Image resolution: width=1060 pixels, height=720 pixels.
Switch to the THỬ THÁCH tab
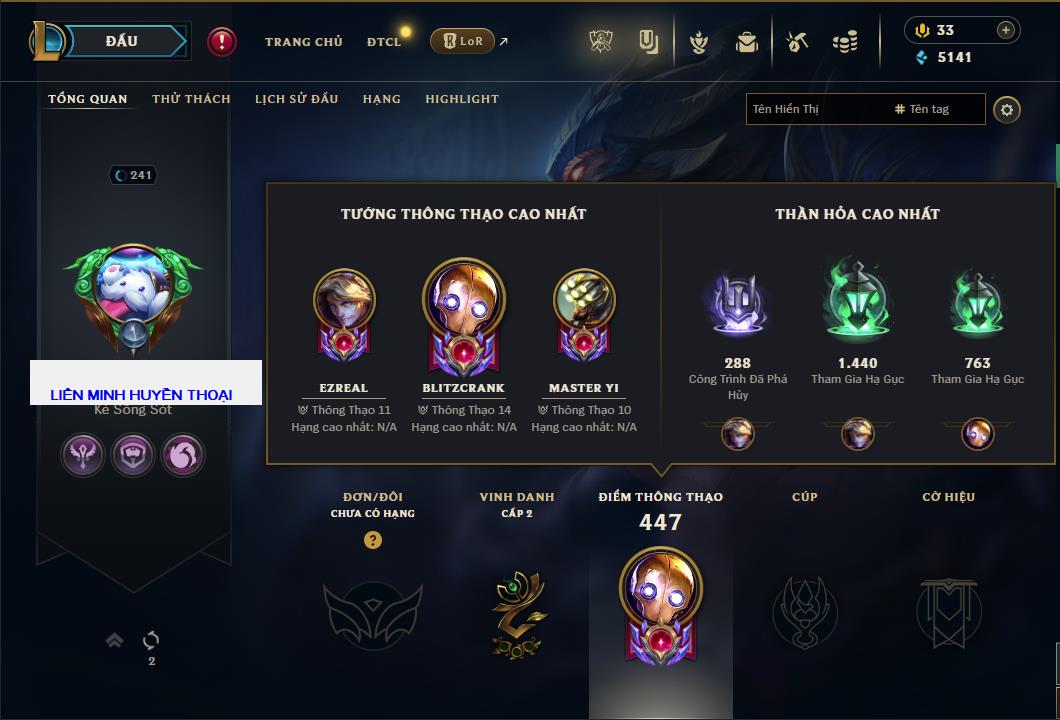(191, 99)
